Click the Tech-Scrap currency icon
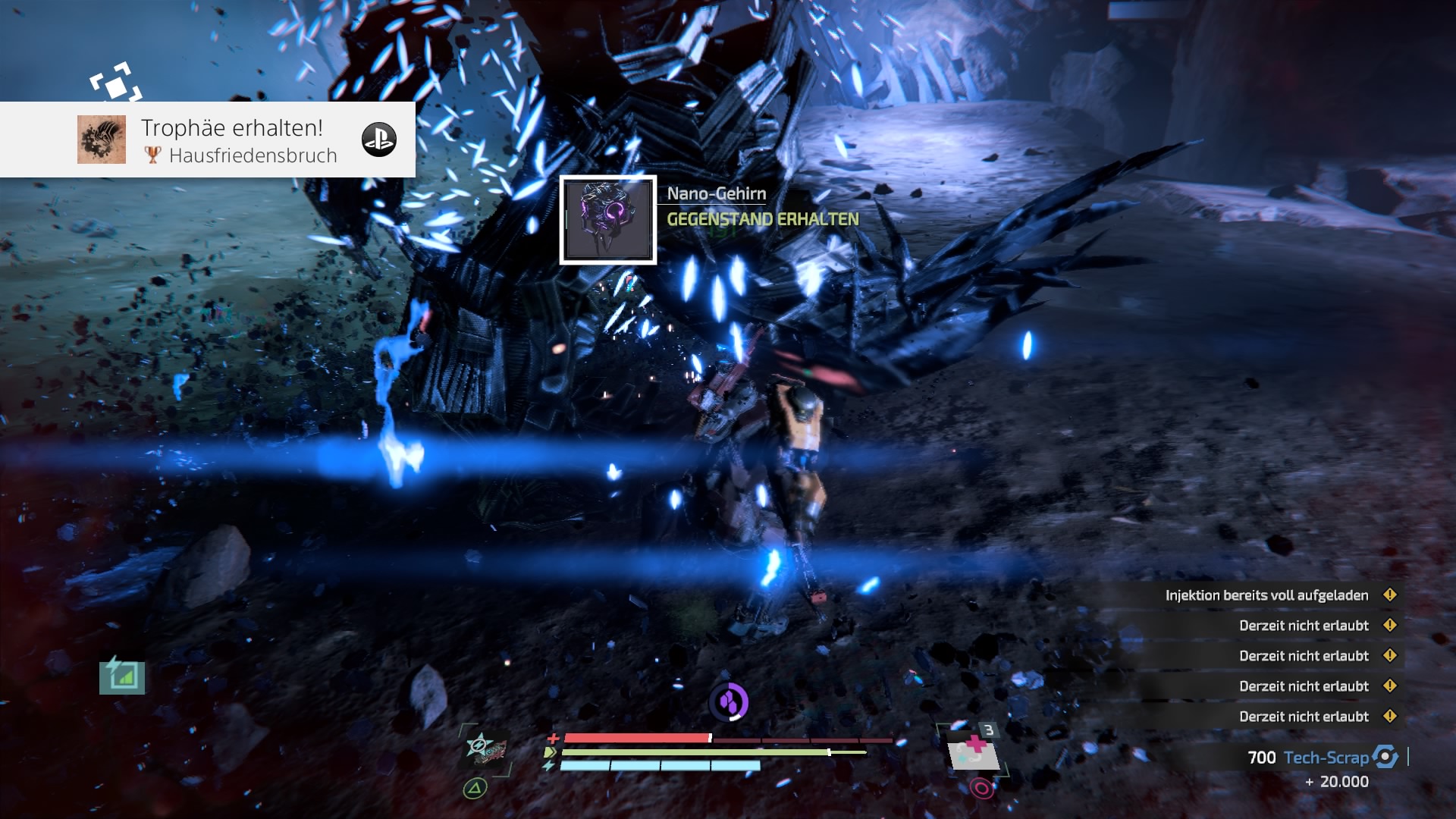1456x819 pixels. click(1385, 757)
